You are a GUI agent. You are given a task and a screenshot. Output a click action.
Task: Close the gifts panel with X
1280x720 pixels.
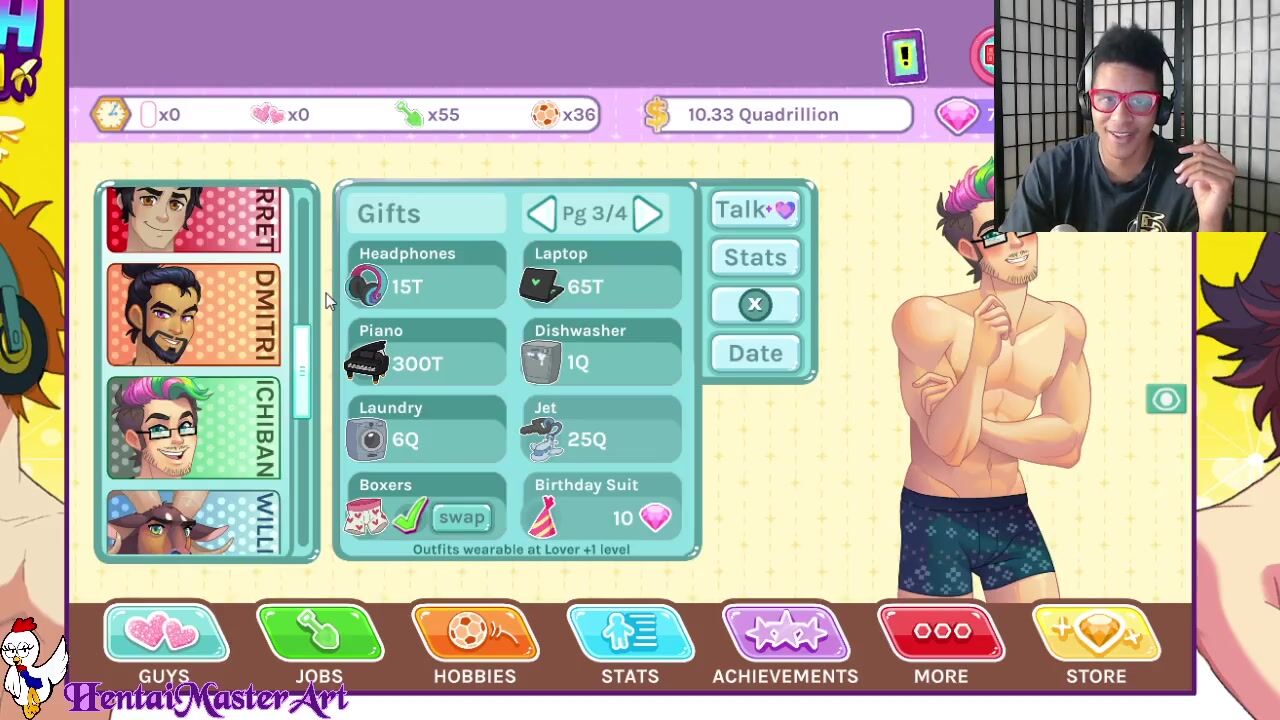755,305
